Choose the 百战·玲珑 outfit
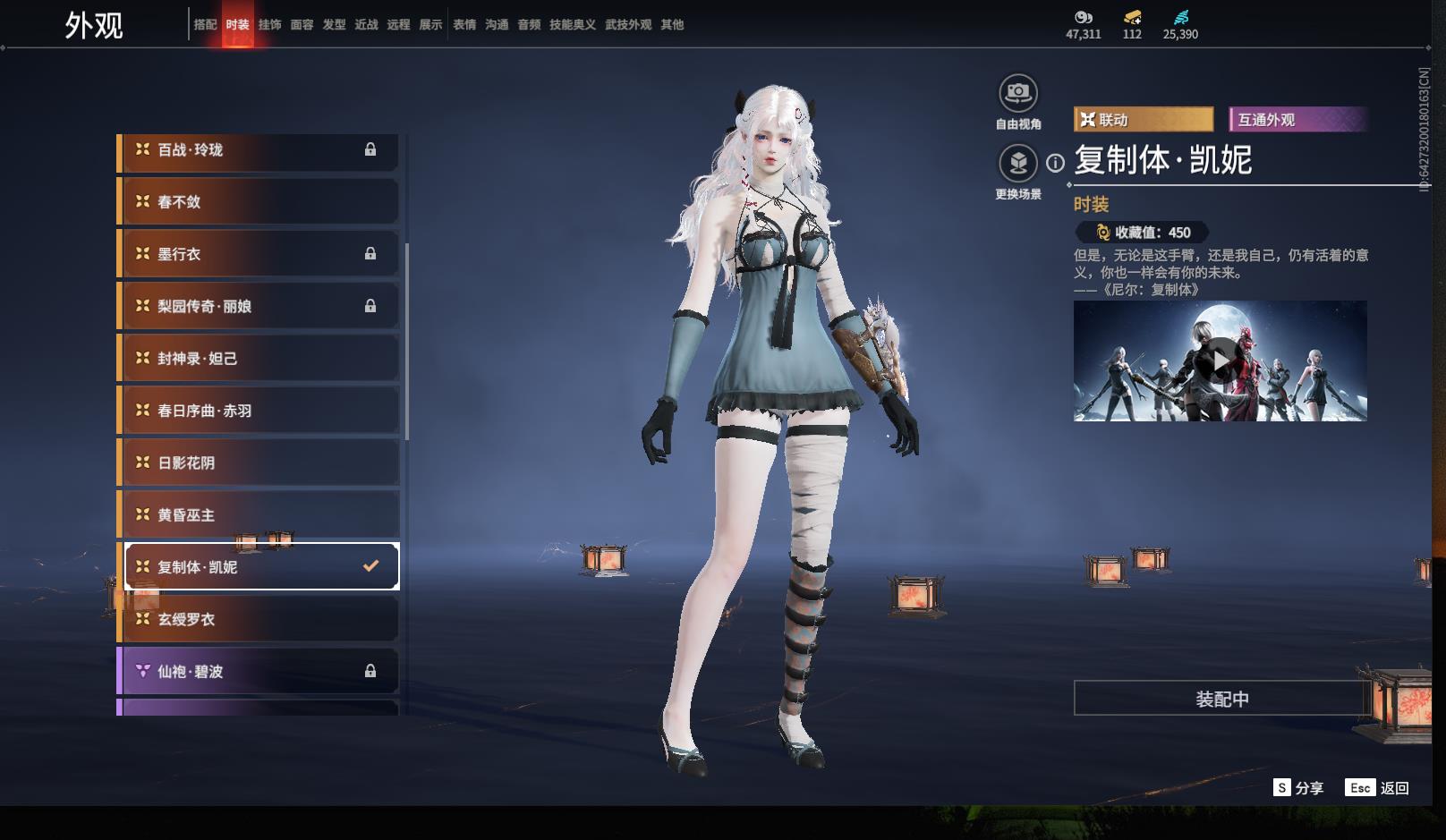 (259, 150)
